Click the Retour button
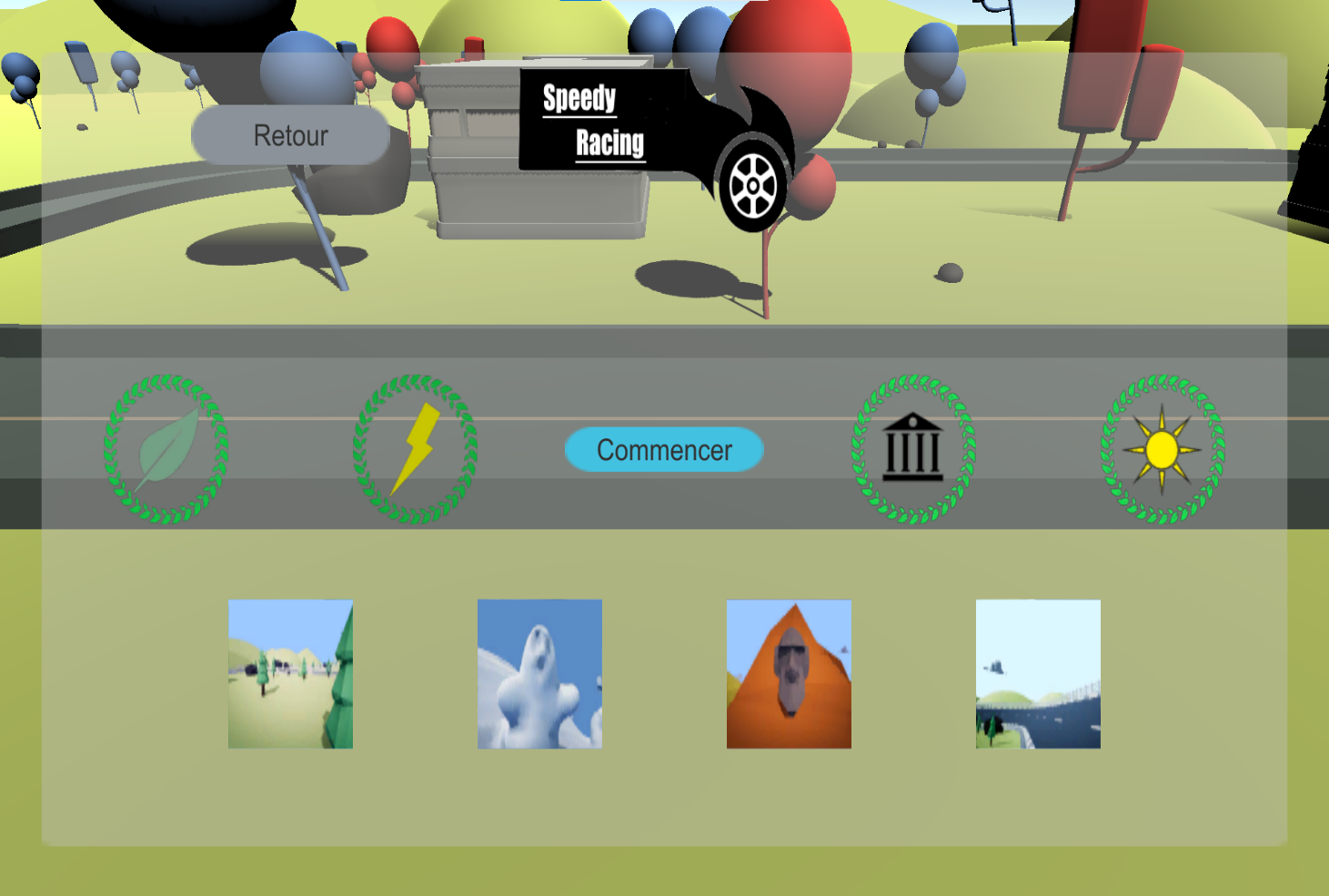The width and height of the screenshot is (1329, 896). 289,136
